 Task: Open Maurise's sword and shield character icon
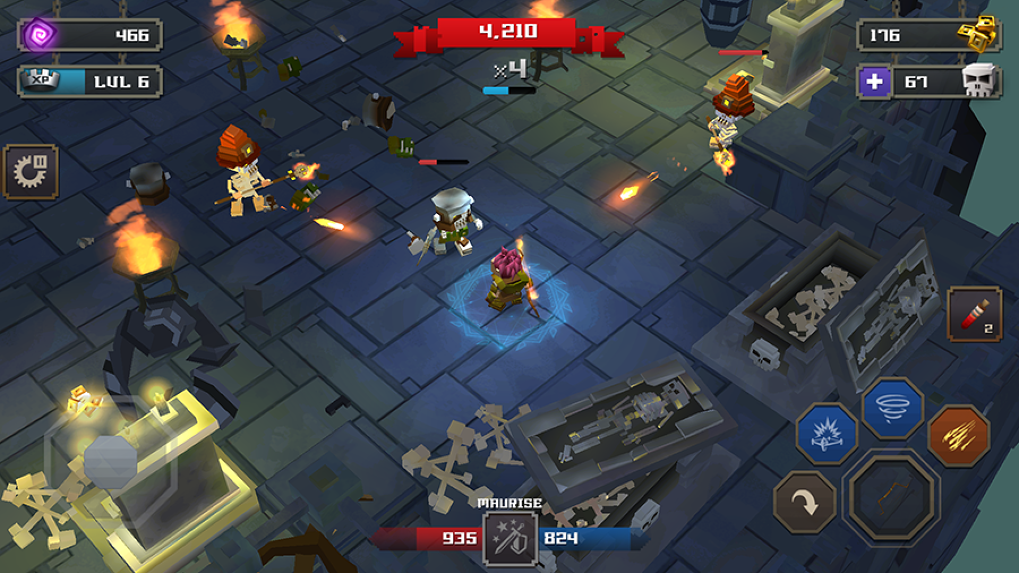(x=510, y=538)
